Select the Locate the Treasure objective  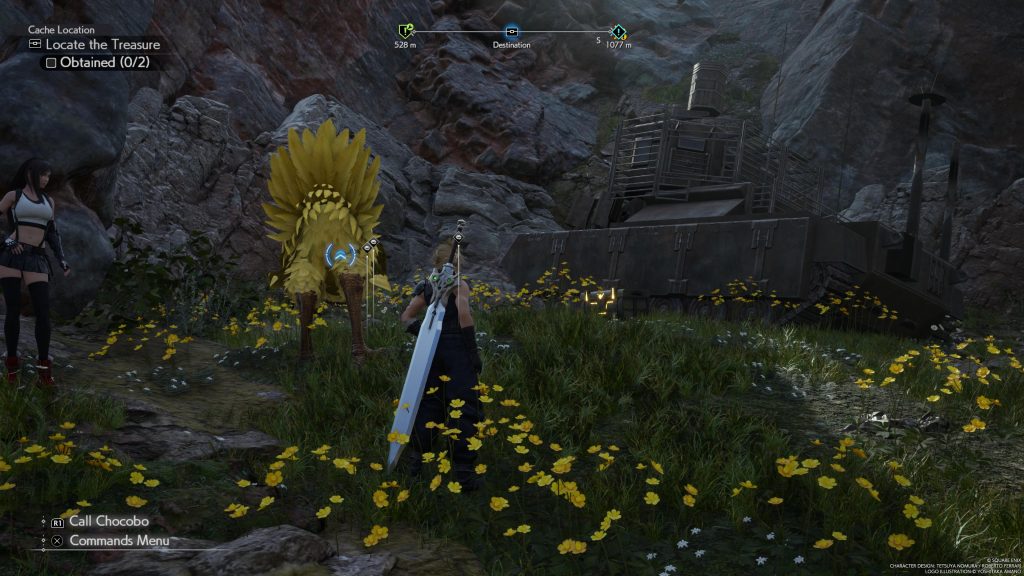[100, 45]
